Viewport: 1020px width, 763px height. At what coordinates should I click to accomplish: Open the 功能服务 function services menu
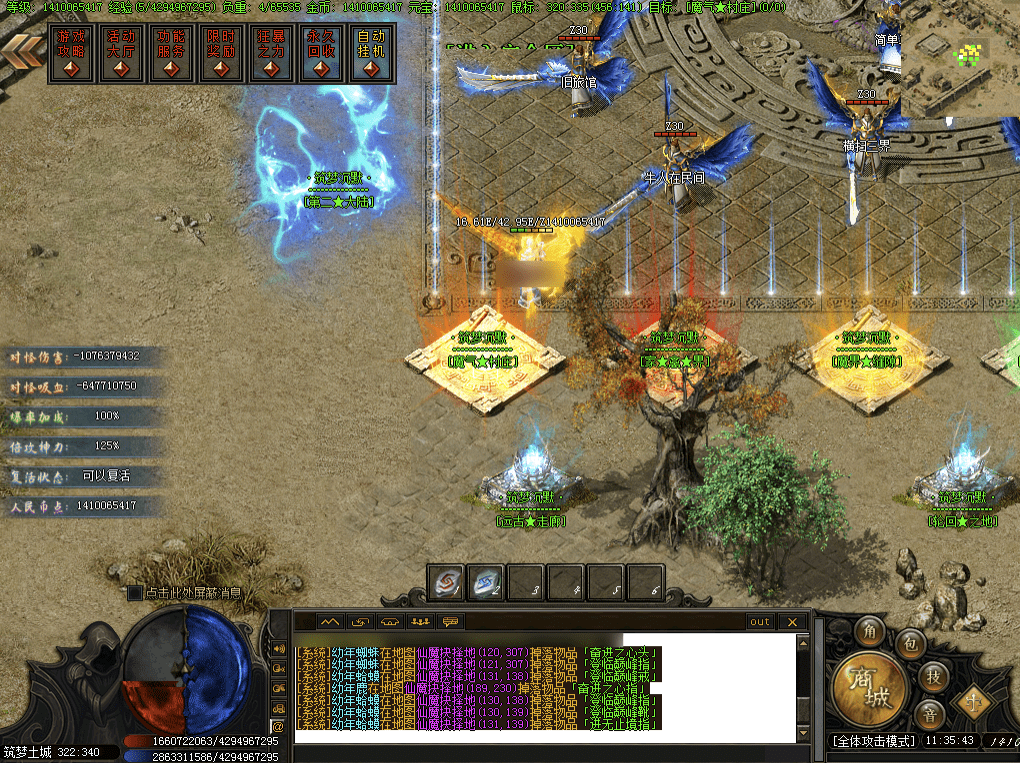pos(171,53)
